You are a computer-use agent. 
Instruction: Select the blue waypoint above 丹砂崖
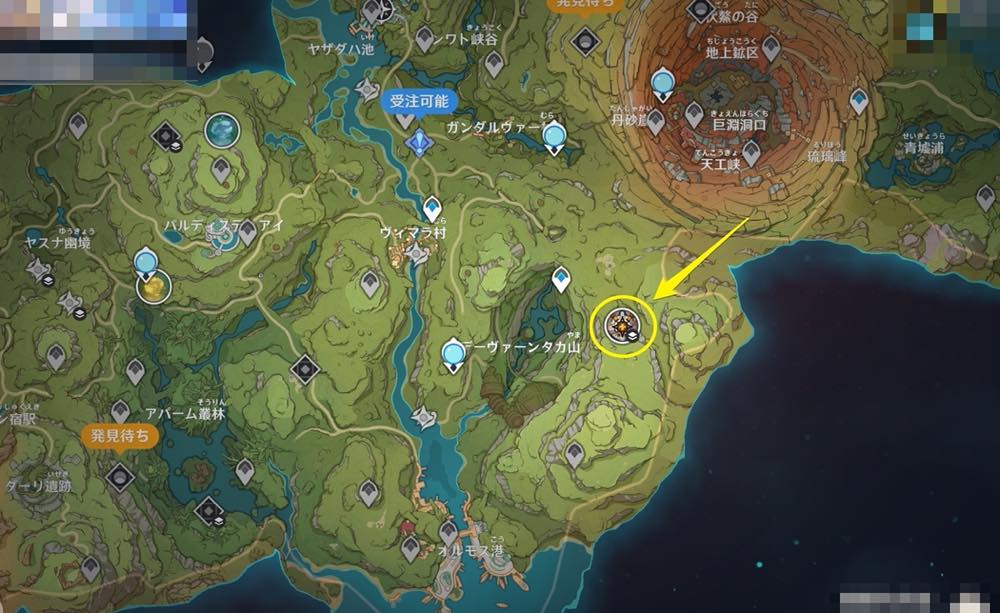662,84
